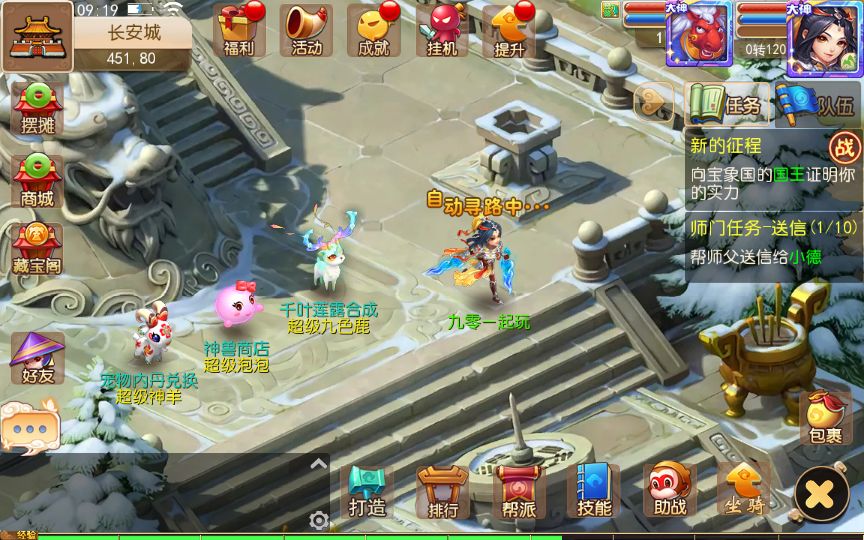
Task: Switch to the 队伍 team tab
Action: tap(818, 105)
